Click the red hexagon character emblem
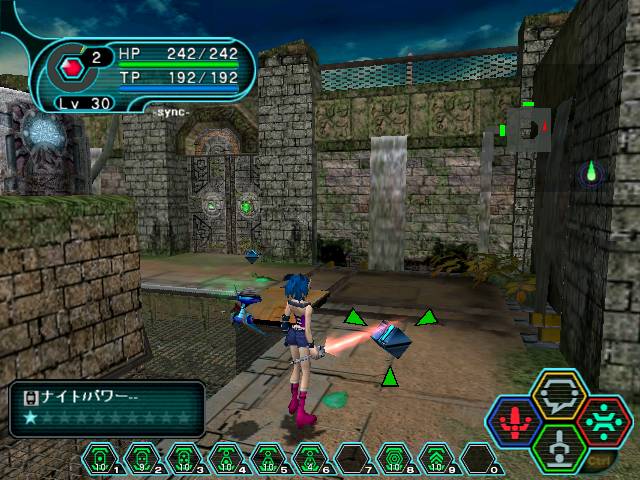Image resolution: width=640 pixels, height=480 pixels. pos(71,68)
